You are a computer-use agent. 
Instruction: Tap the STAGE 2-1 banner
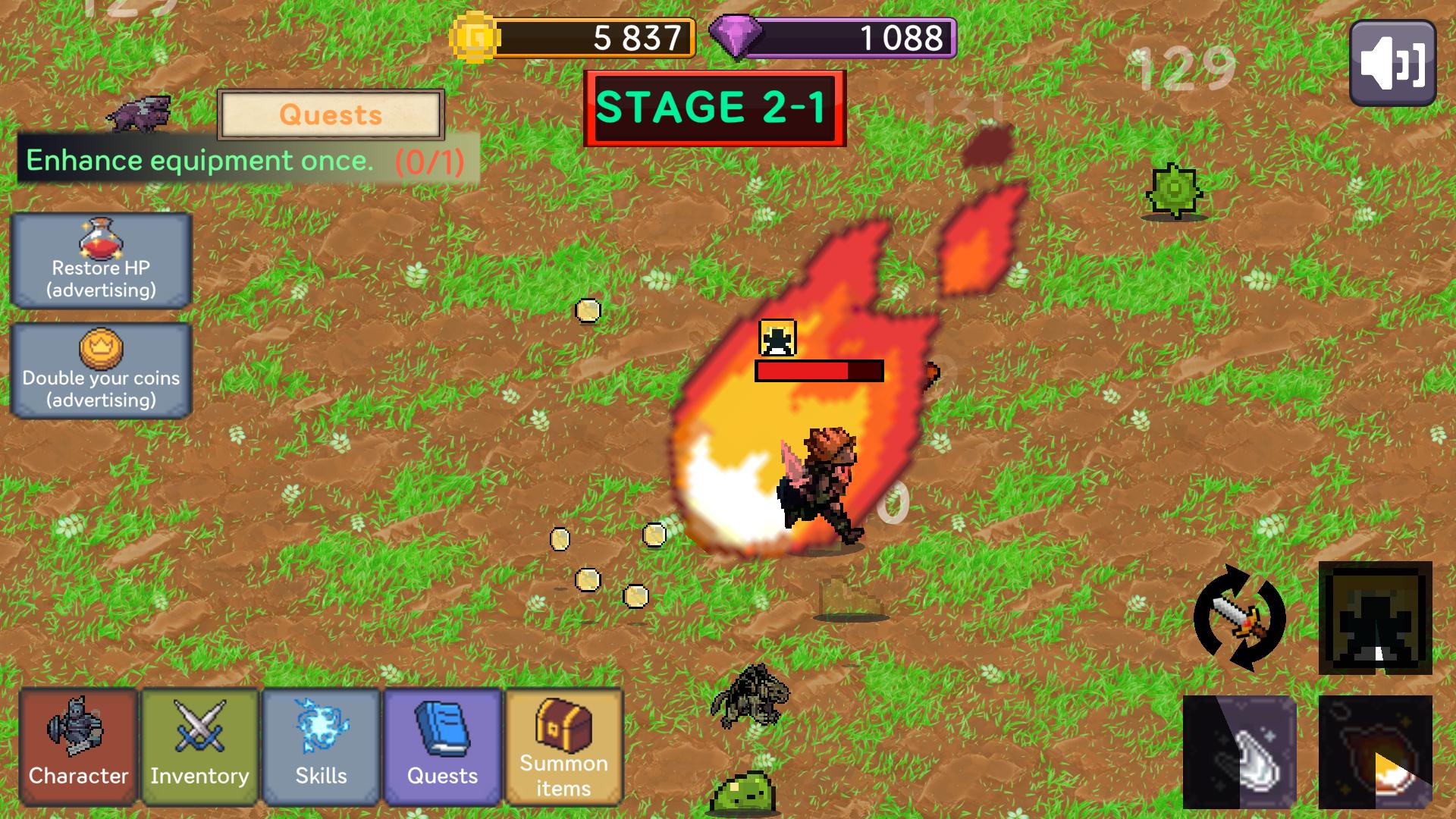[x=714, y=108]
